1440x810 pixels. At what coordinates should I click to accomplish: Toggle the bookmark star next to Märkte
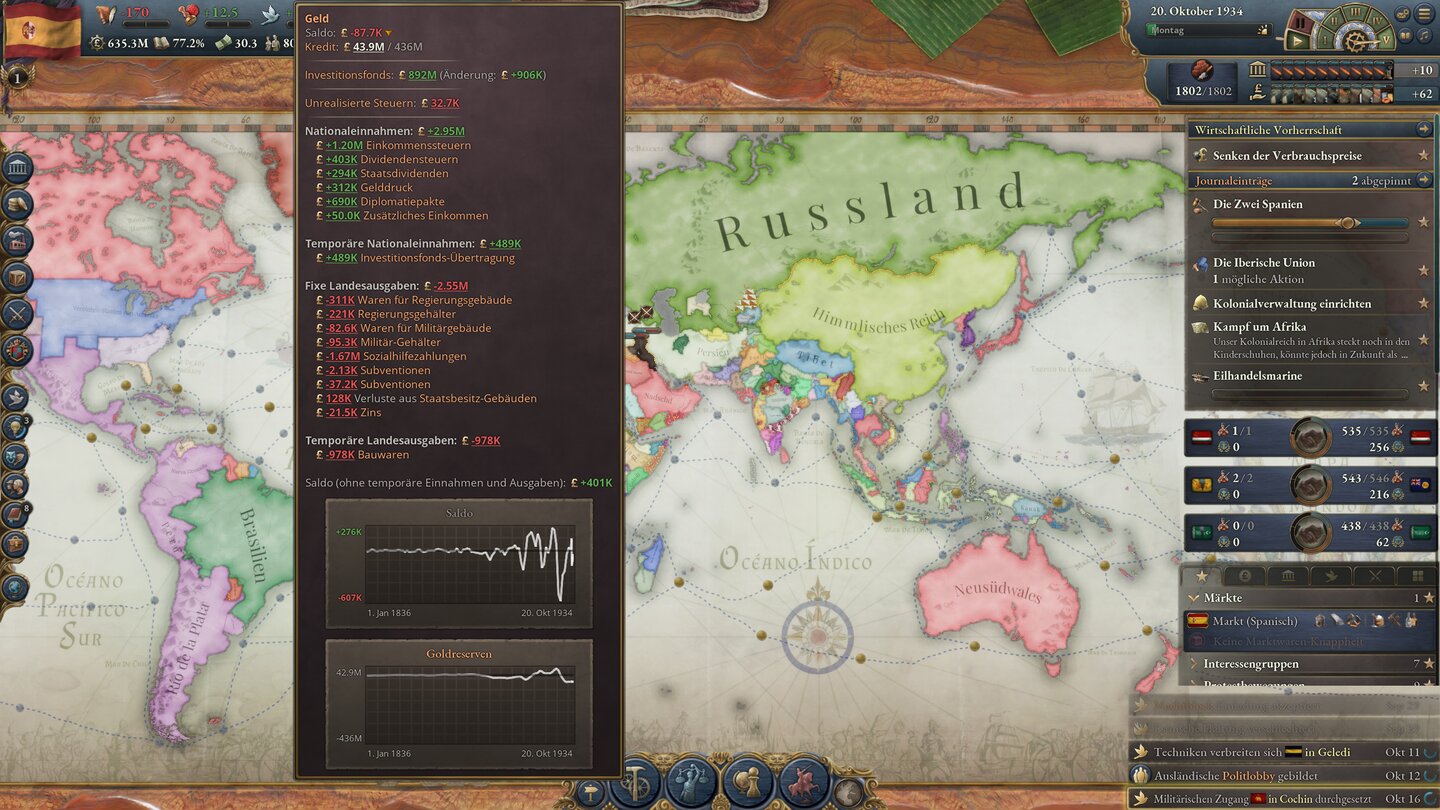1429,597
